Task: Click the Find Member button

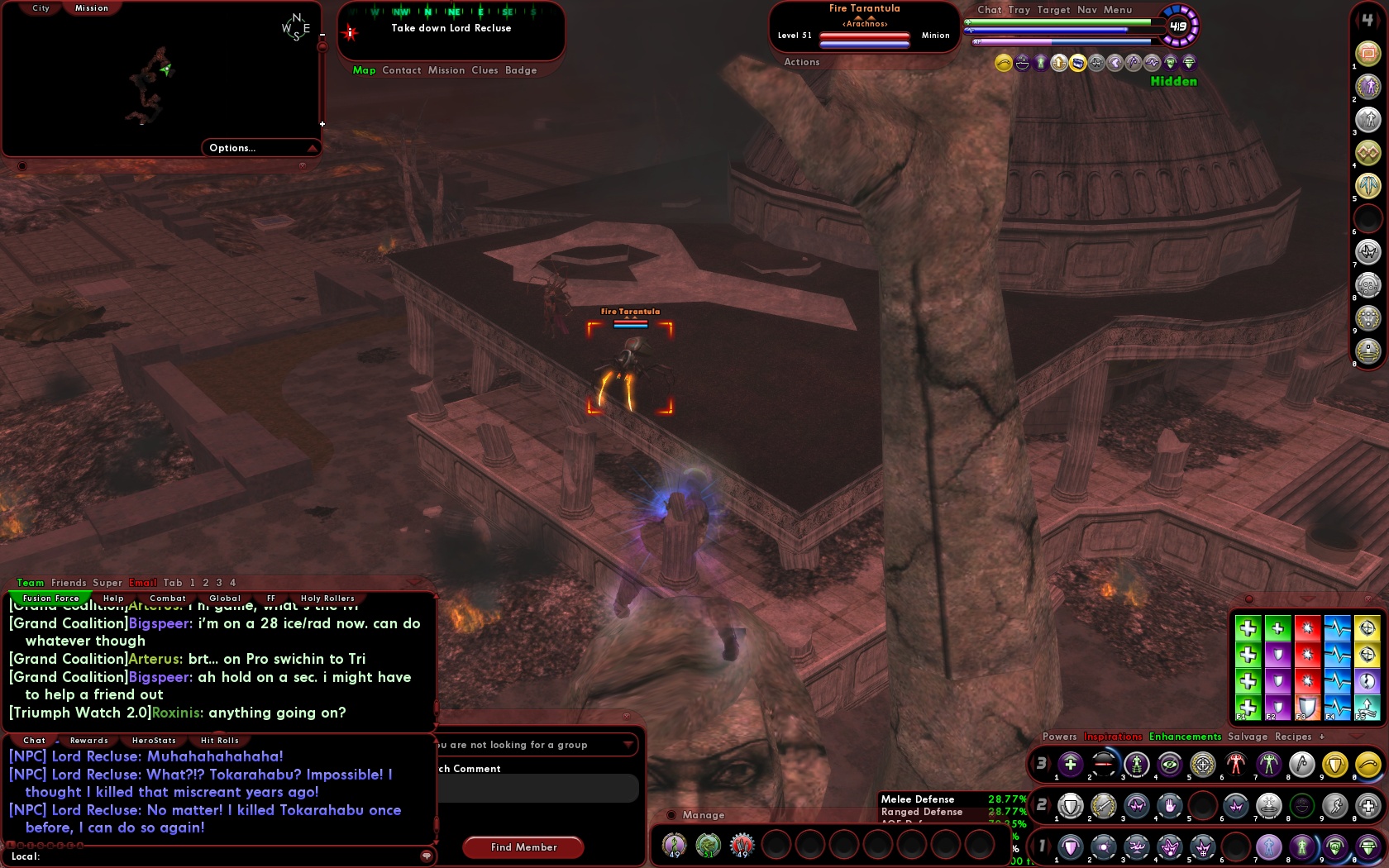Action: (x=523, y=847)
